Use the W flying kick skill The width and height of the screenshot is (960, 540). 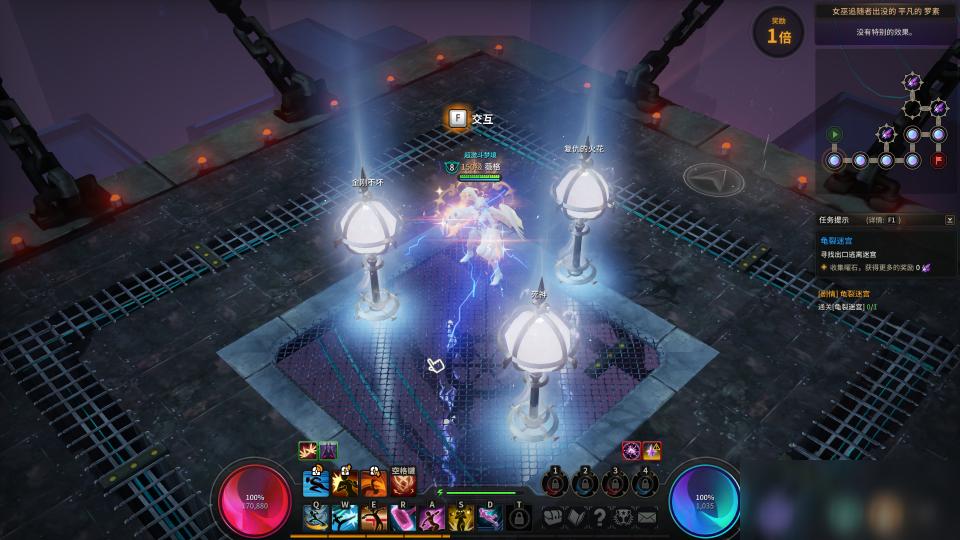(x=345, y=518)
